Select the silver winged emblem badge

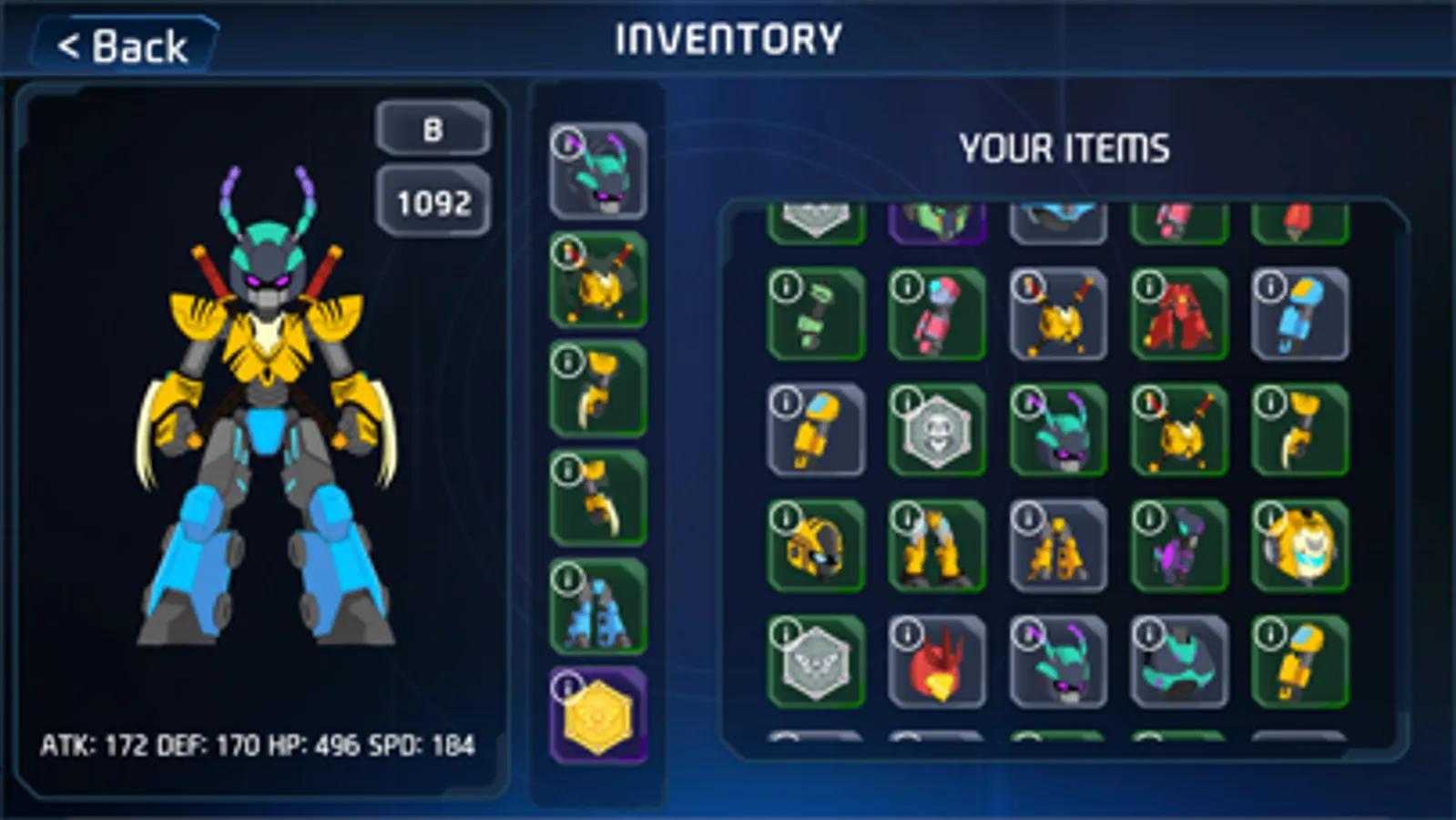(817, 662)
